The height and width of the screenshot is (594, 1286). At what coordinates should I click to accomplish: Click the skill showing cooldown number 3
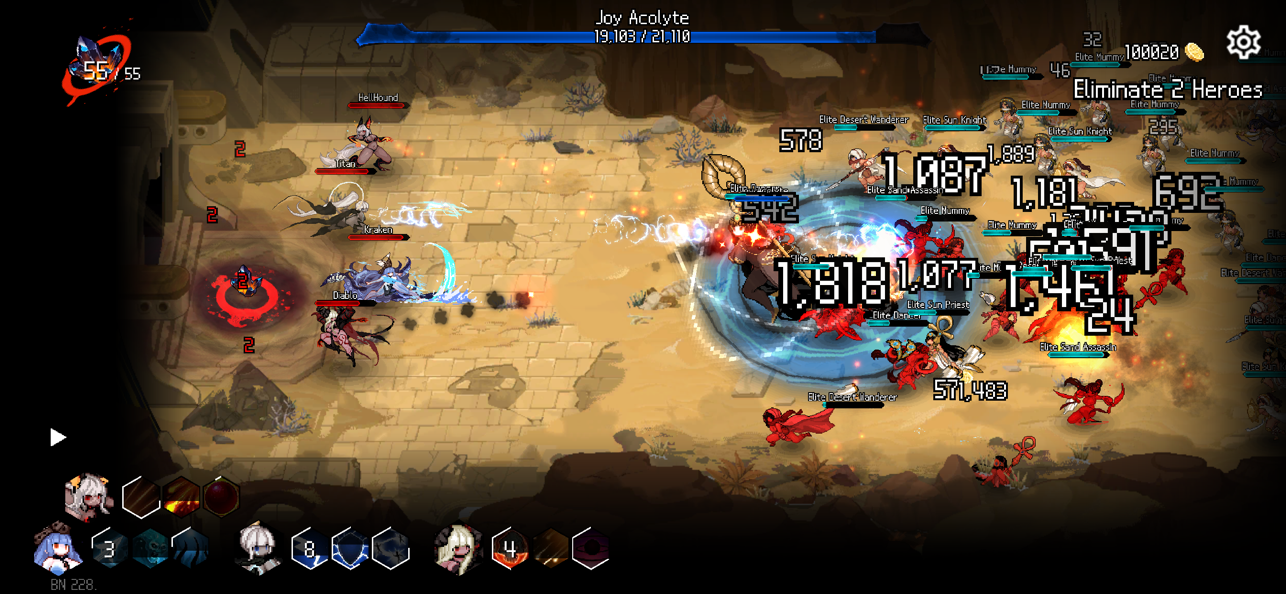(109, 548)
